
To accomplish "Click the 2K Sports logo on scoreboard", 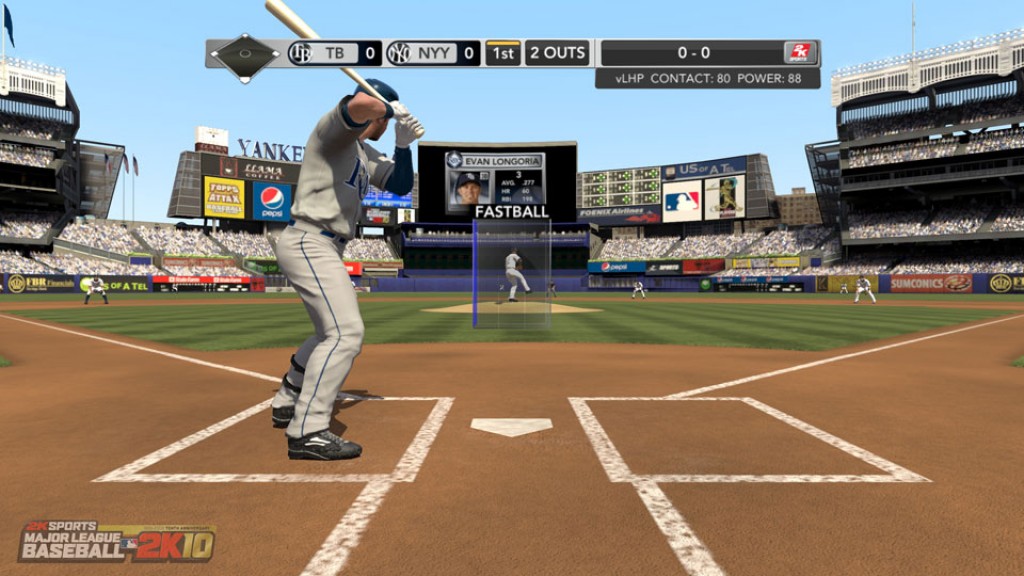I will click(800, 53).
